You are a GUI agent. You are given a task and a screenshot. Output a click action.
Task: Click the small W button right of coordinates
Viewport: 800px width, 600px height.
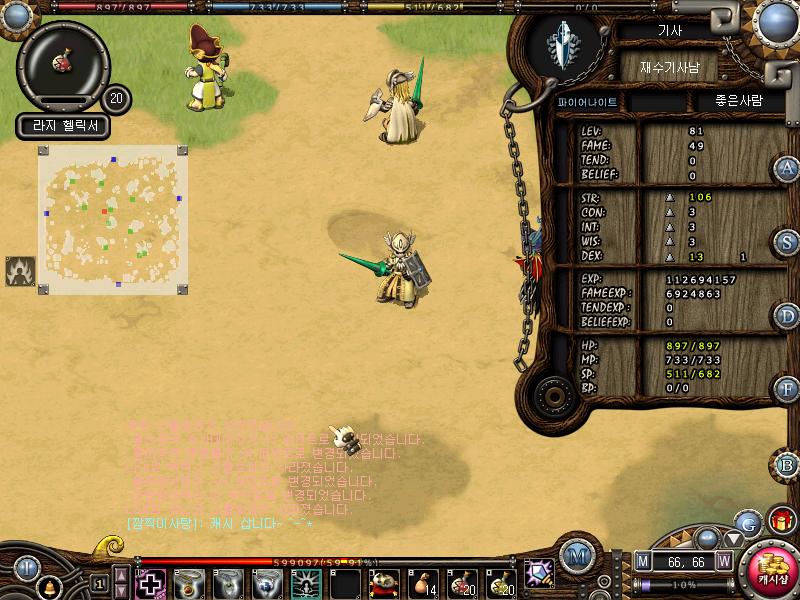[x=724, y=561]
